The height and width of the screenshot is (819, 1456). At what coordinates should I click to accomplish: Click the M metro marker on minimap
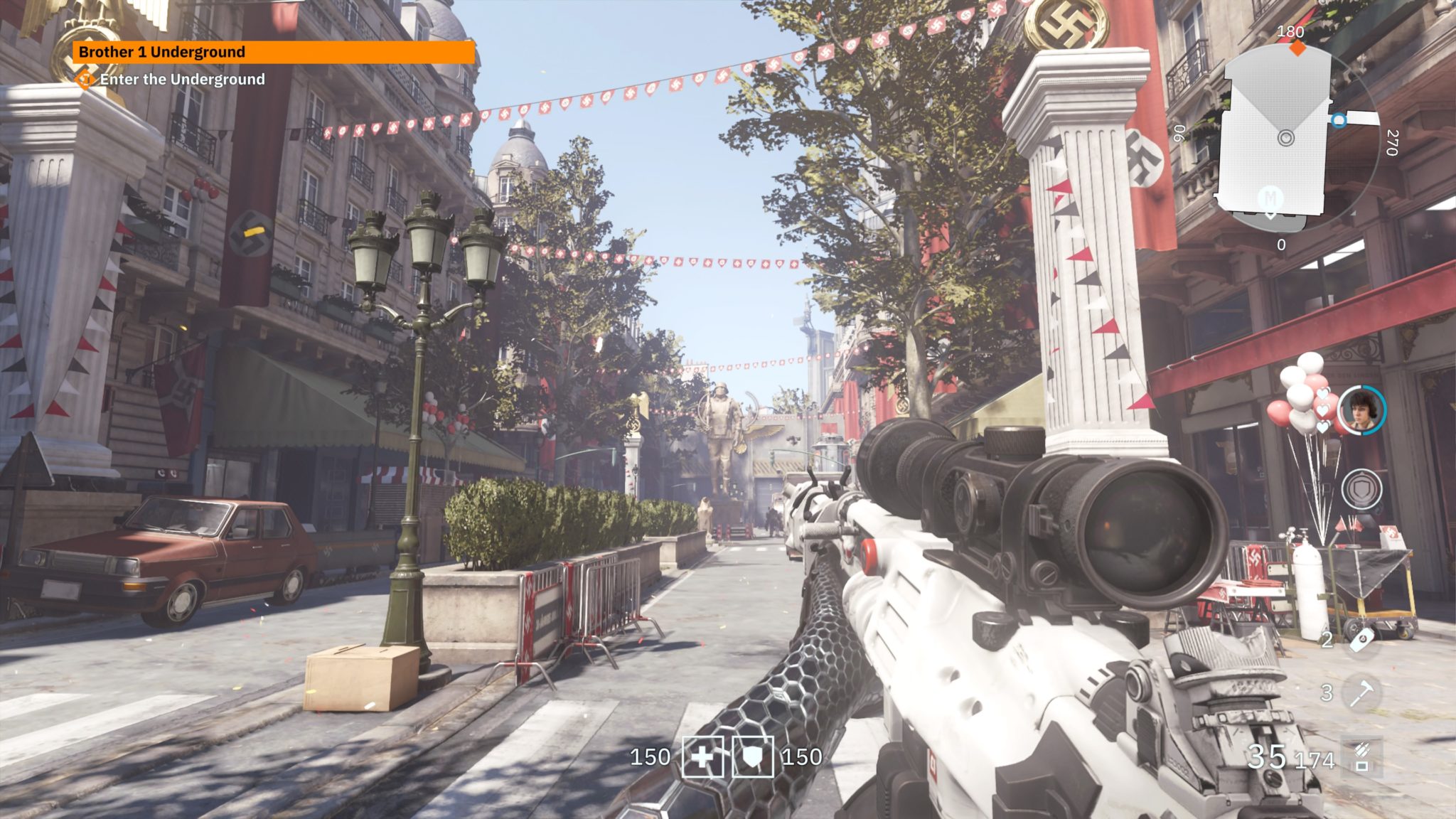(x=1270, y=198)
